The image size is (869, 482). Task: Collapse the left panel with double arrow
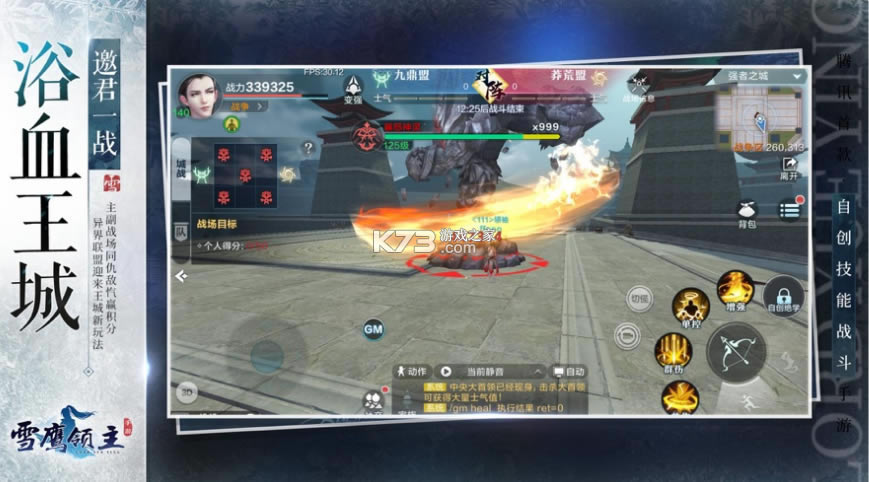pos(181,275)
